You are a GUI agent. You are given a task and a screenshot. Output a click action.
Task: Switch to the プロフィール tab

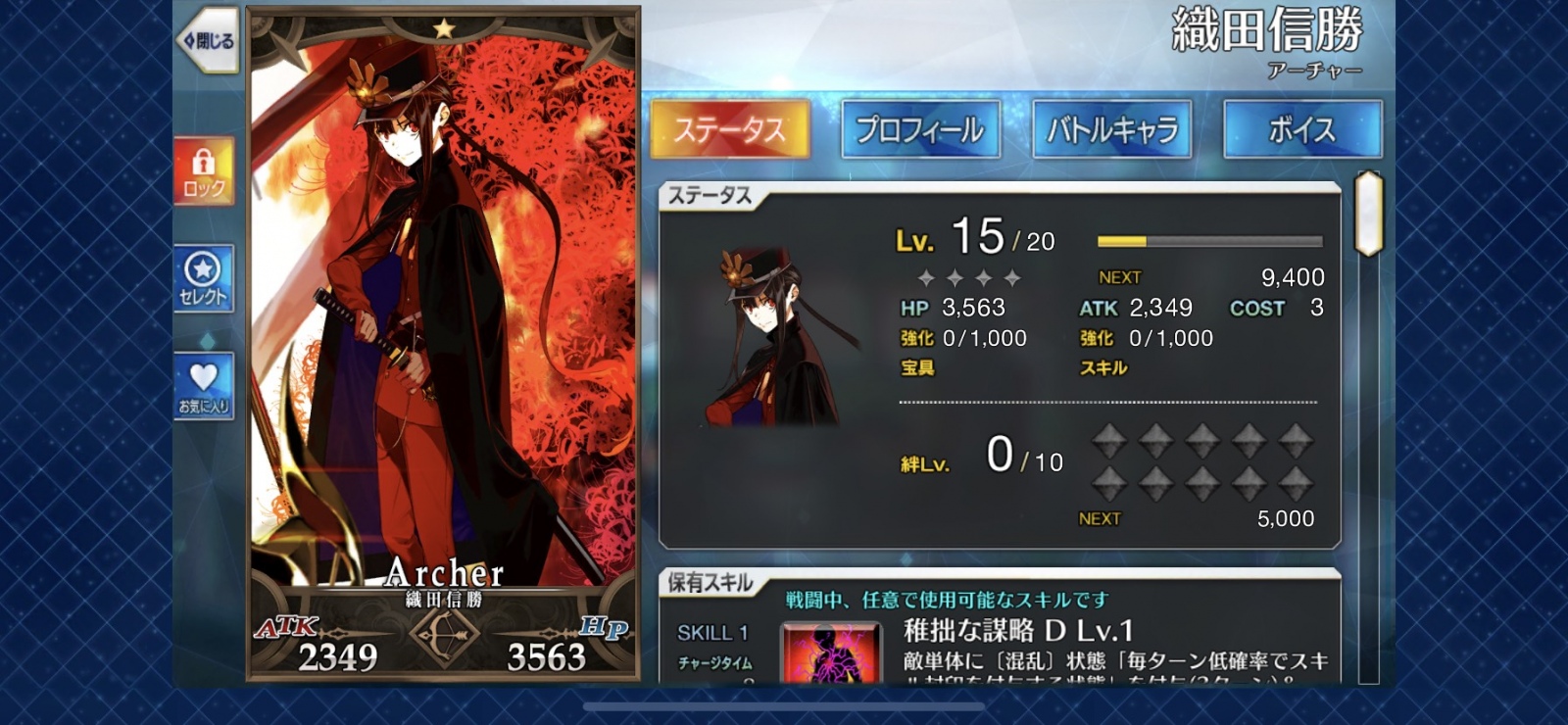click(918, 128)
